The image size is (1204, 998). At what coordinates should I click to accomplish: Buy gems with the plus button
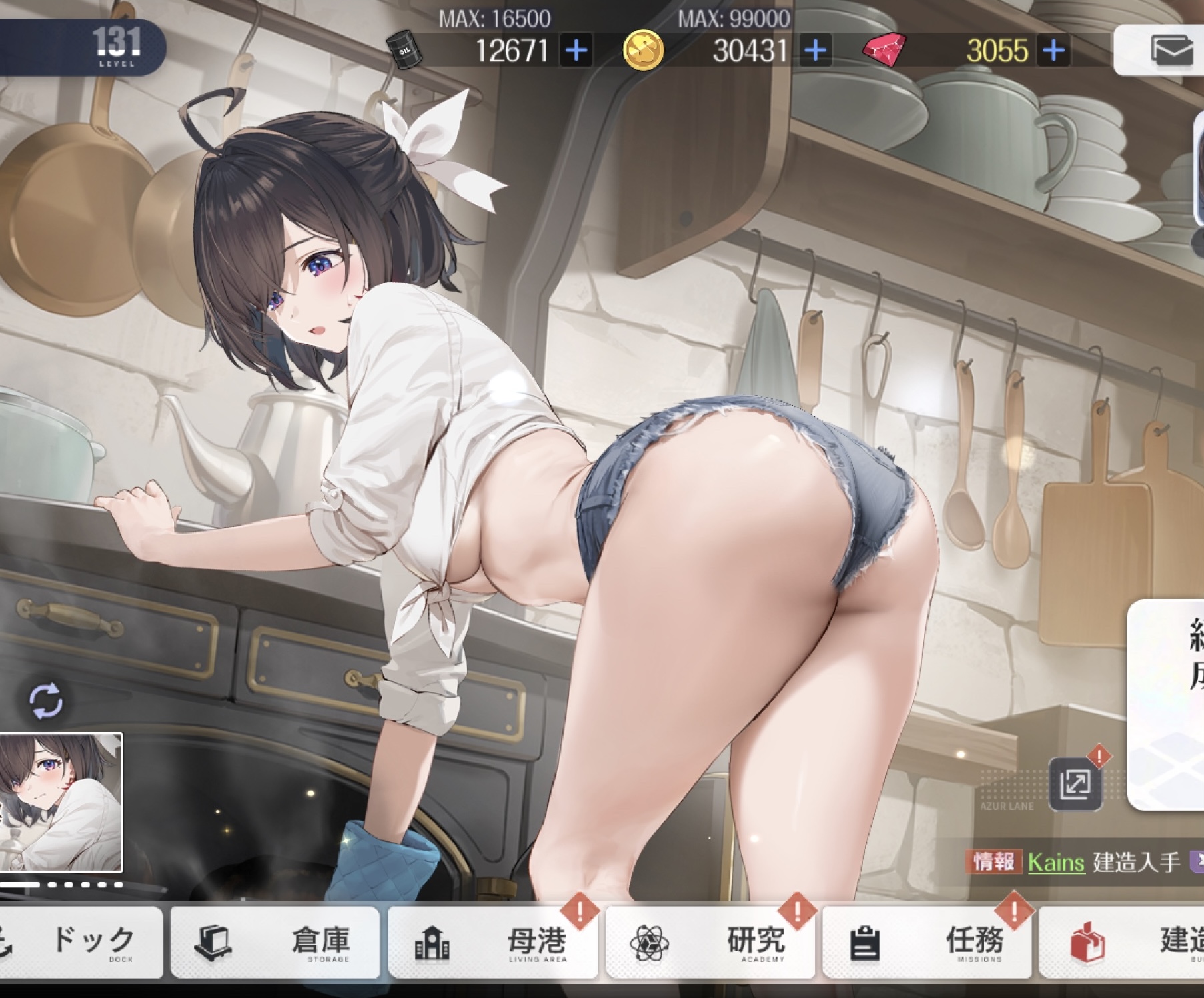click(x=1054, y=51)
